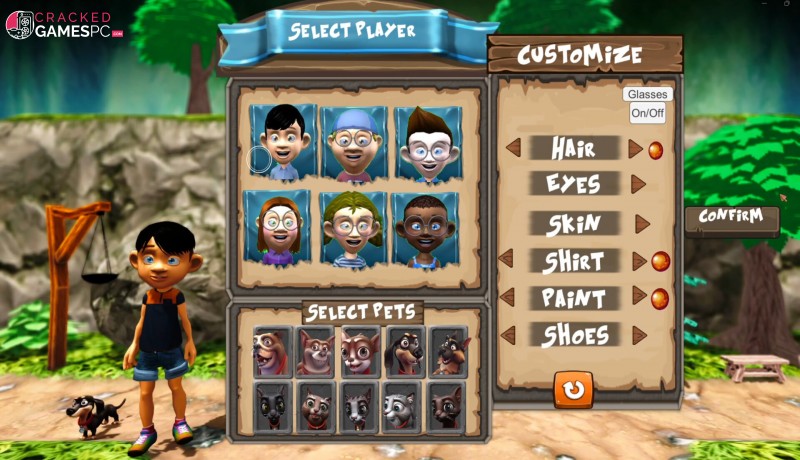Change the hair color with the orange orb

pos(656,150)
